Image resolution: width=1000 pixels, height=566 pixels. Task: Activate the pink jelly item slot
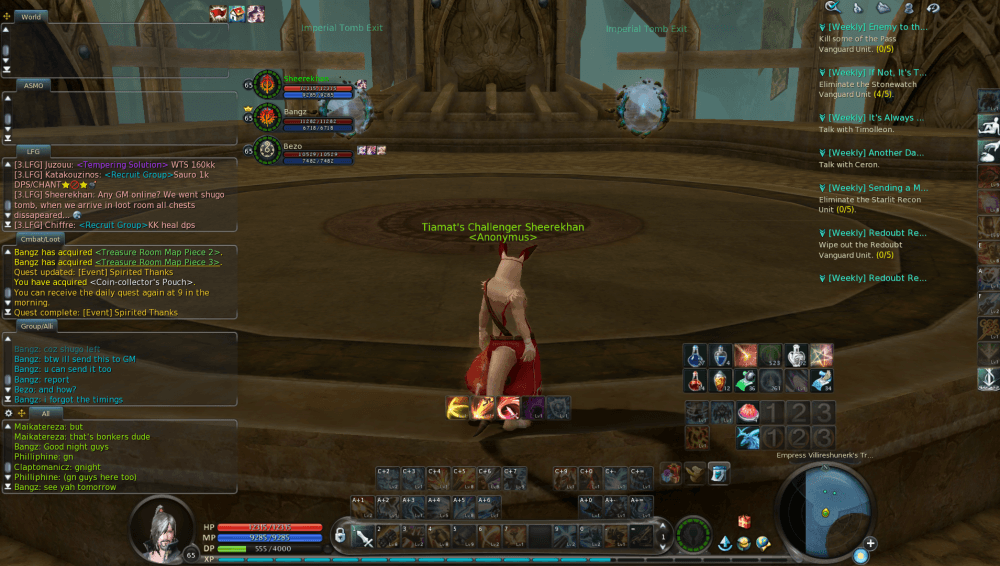point(746,413)
